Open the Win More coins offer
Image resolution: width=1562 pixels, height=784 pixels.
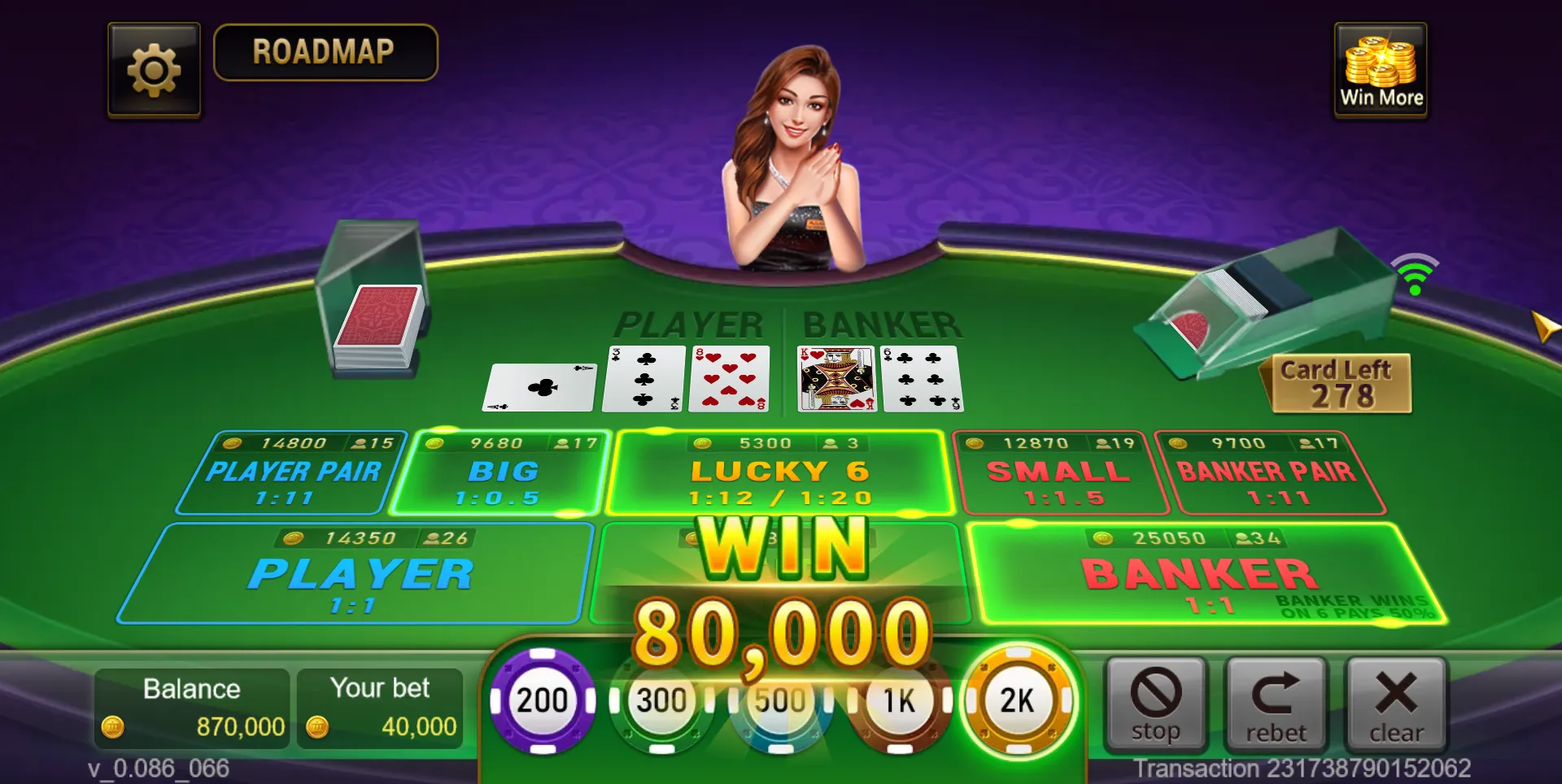(1381, 70)
